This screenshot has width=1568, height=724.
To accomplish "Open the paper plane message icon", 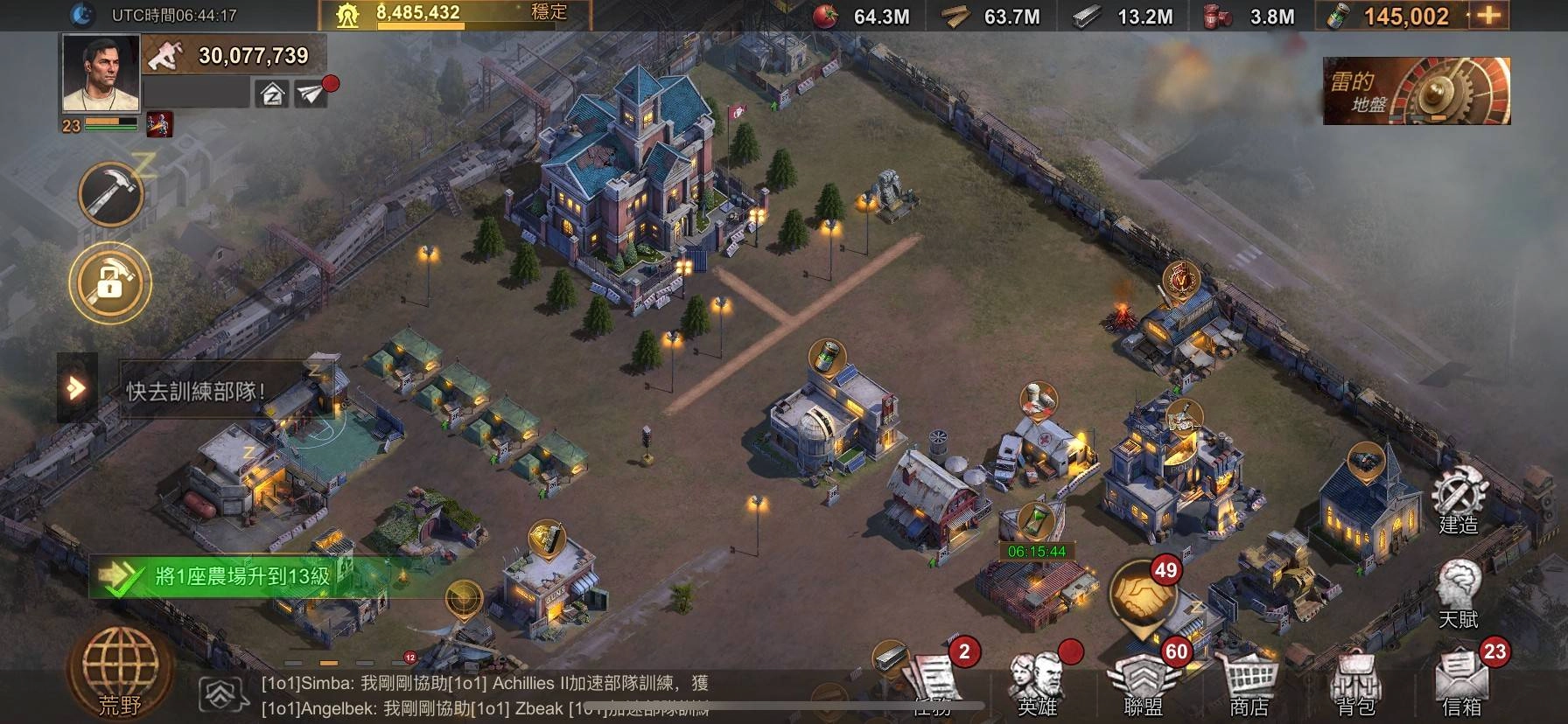I will (311, 94).
